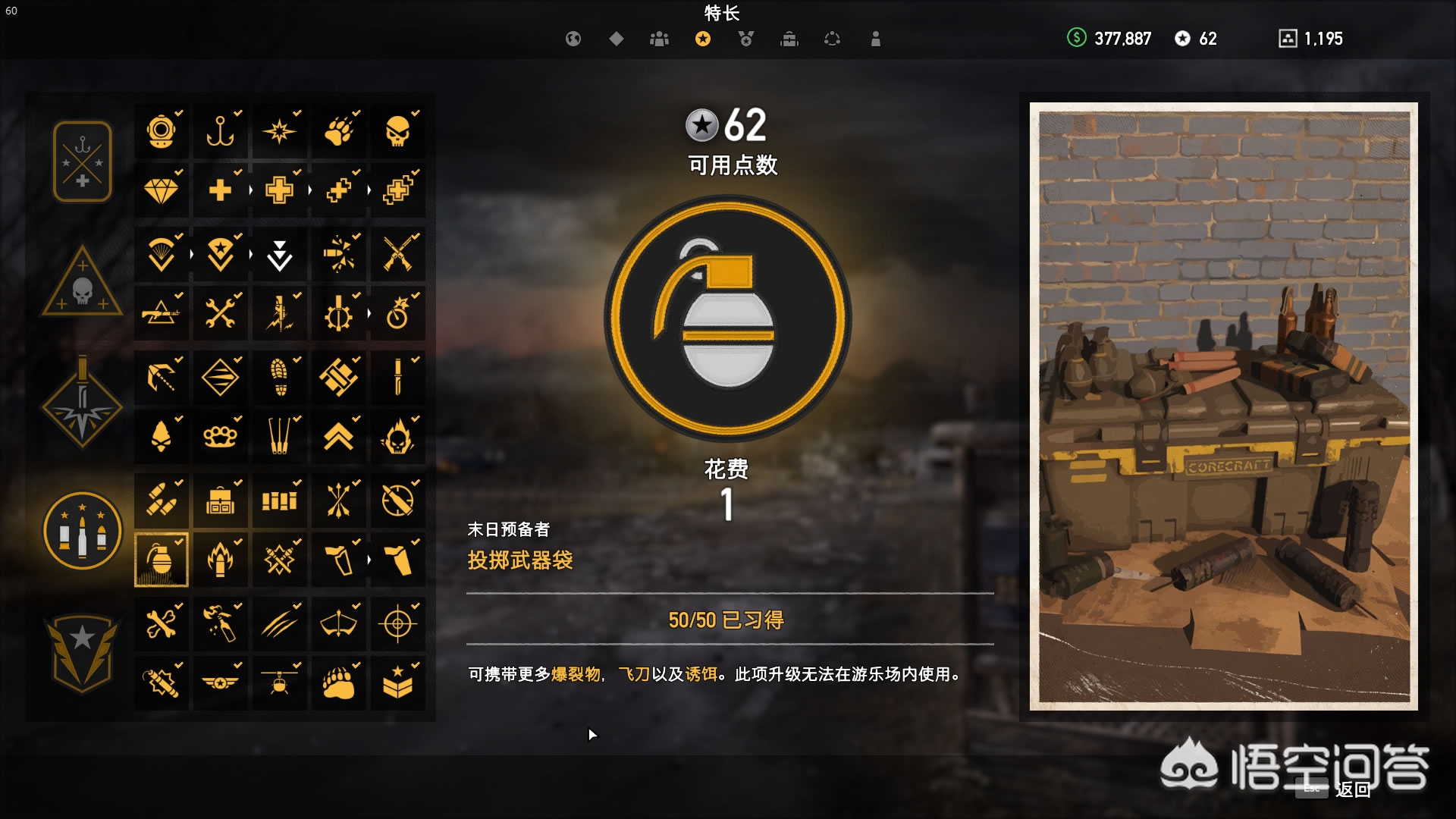This screenshot has height=819, width=1456.
Task: Choose the anchor-and-cross survivalist category badge
Action: point(83,162)
